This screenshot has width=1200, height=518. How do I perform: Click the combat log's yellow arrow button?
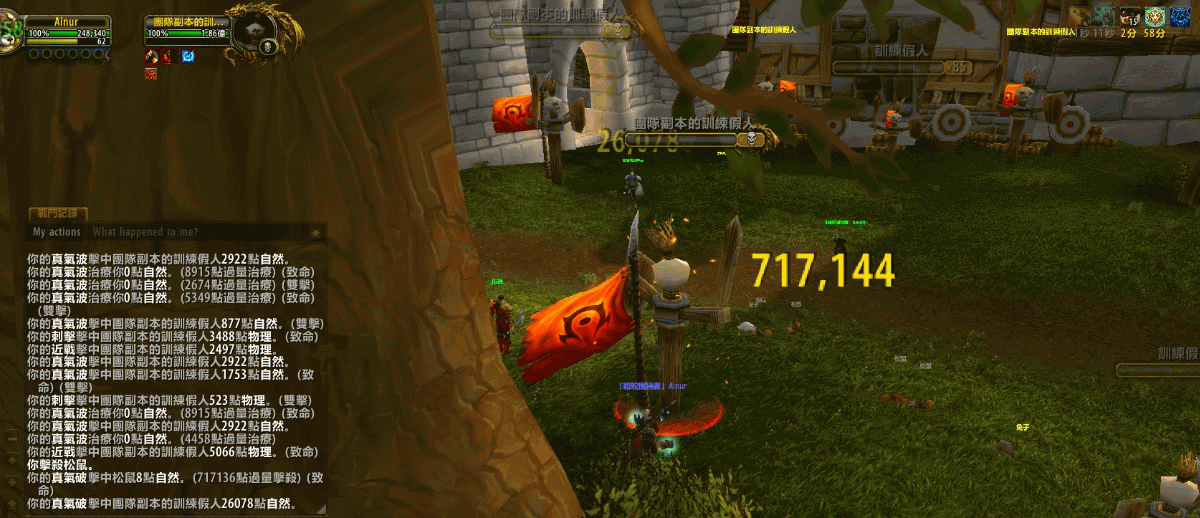click(316, 232)
